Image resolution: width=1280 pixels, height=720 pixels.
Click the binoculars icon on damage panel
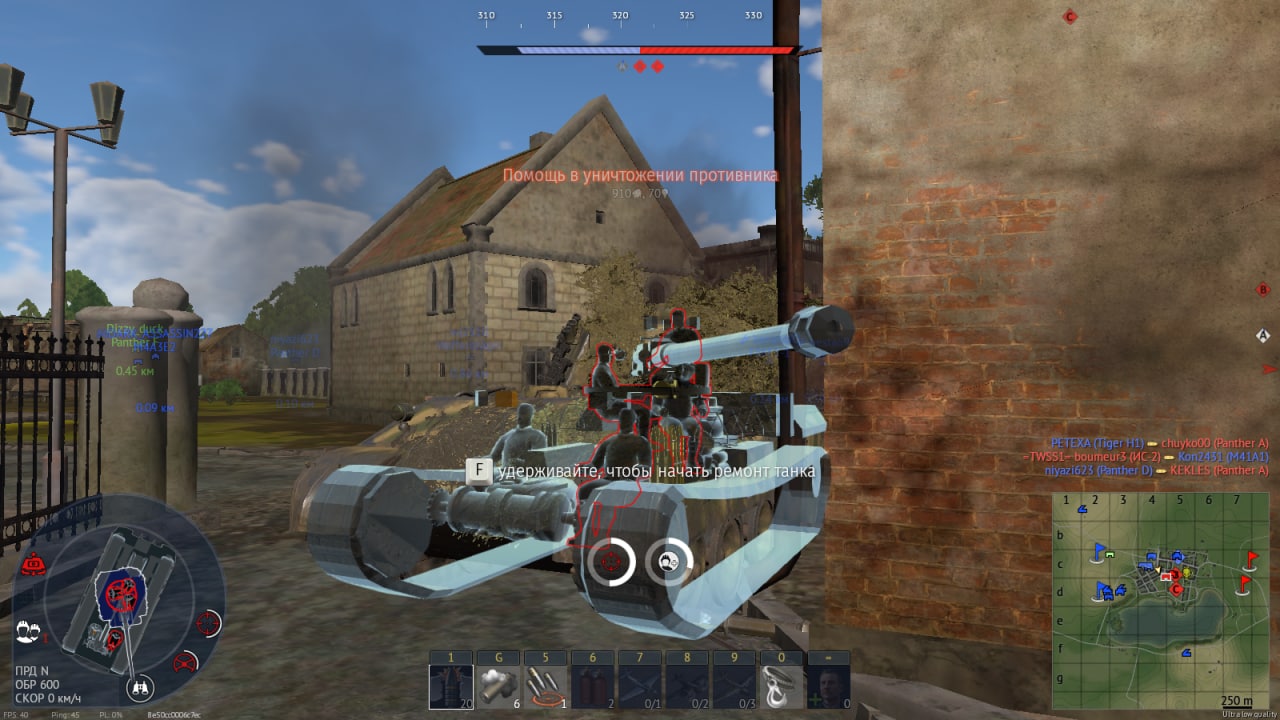(x=138, y=688)
